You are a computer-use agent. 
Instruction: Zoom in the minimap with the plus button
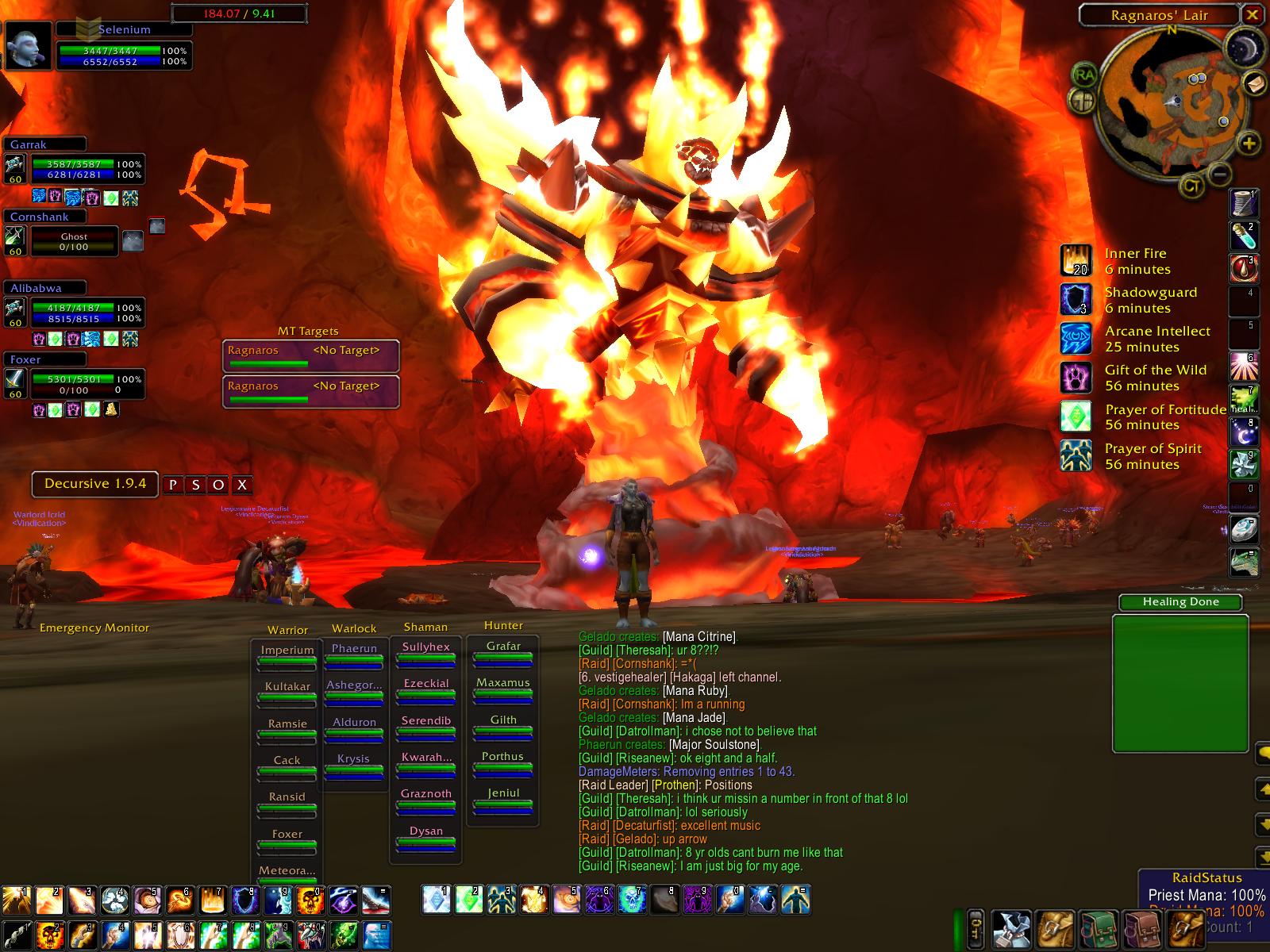pyautogui.click(x=1249, y=144)
